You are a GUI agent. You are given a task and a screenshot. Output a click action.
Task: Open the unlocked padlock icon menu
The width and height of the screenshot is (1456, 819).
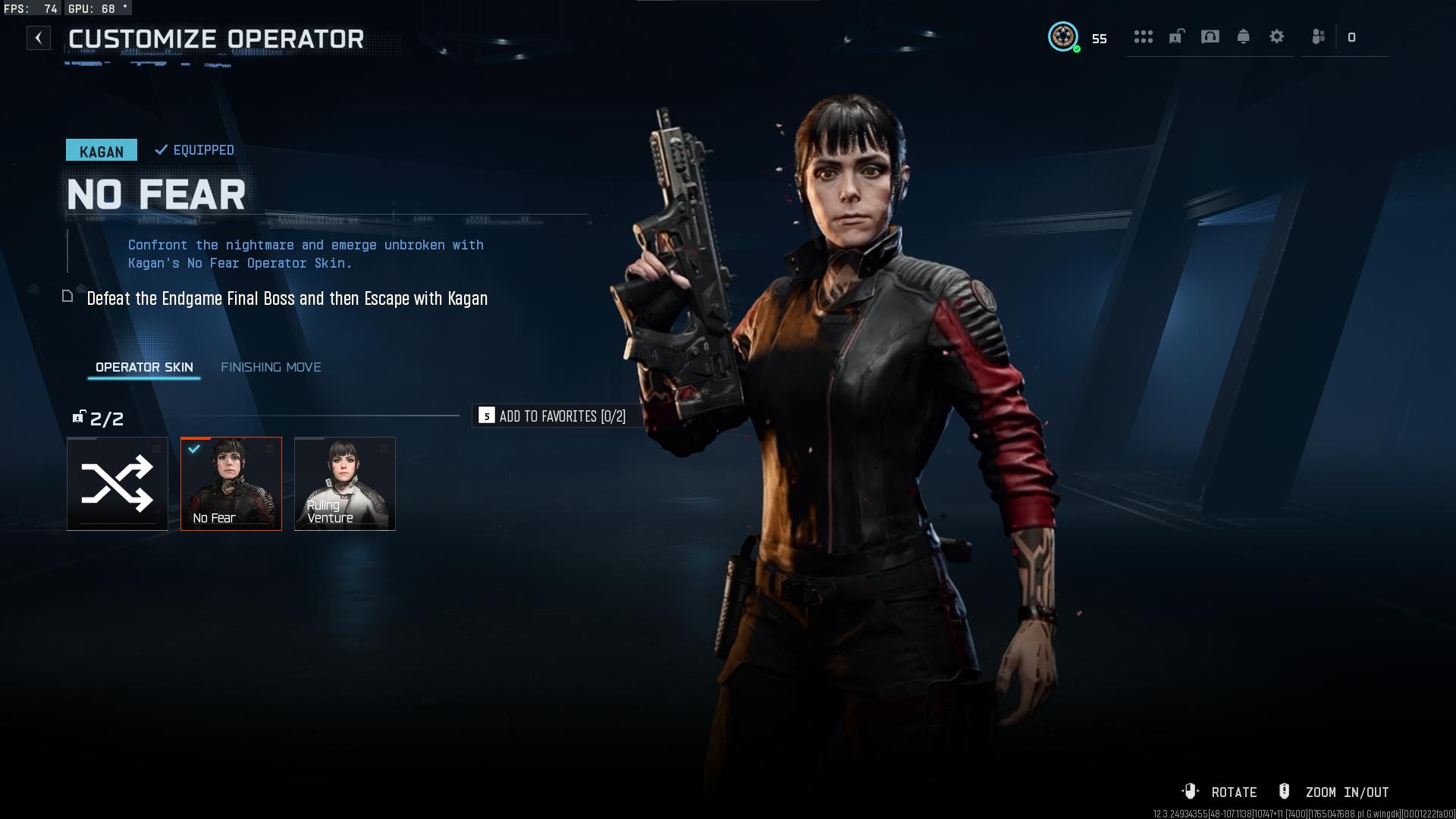1176,36
